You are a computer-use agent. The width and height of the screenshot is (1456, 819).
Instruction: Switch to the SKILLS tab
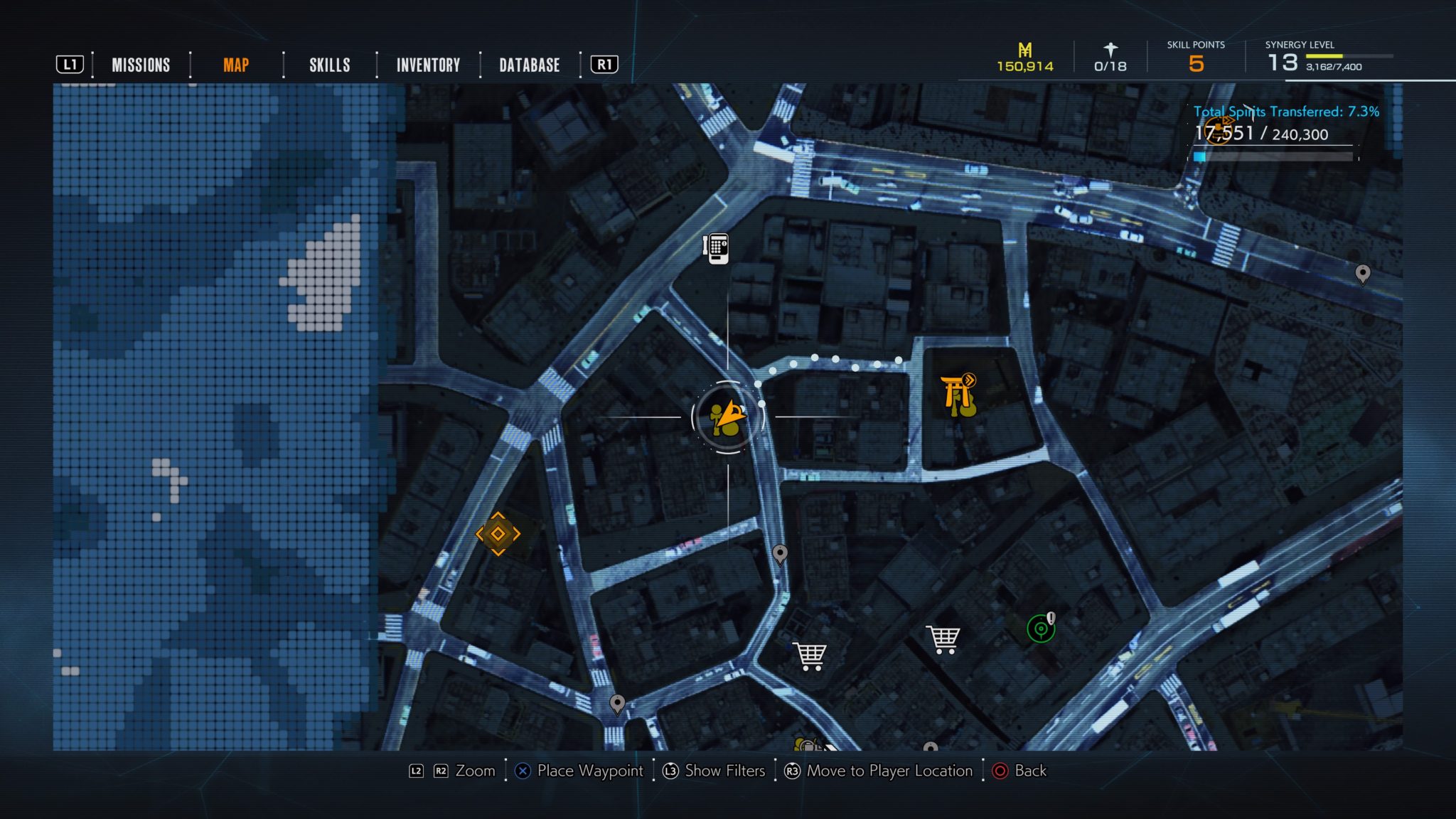tap(329, 65)
